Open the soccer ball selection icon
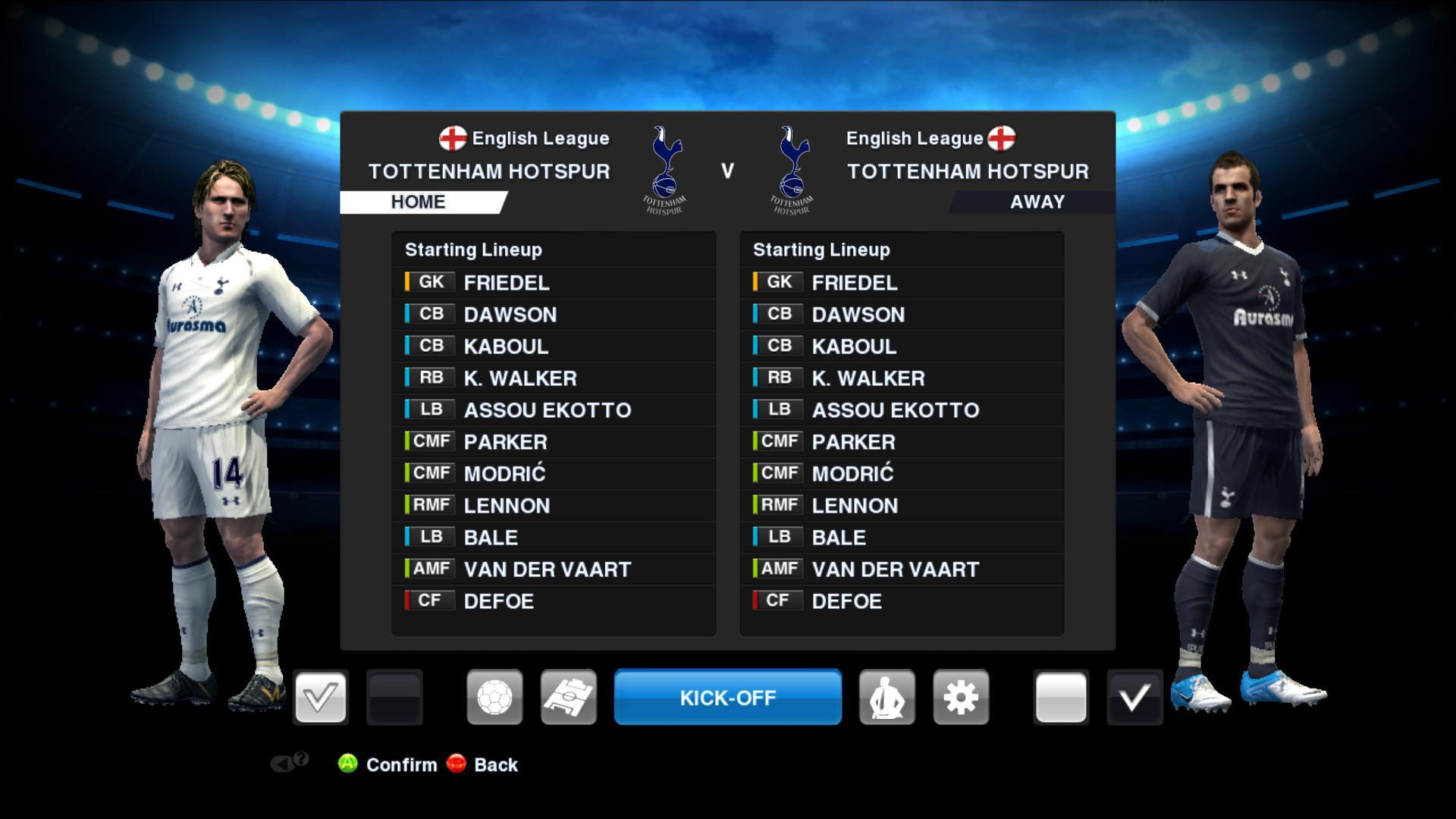This screenshot has width=1456, height=819. pos(494,697)
